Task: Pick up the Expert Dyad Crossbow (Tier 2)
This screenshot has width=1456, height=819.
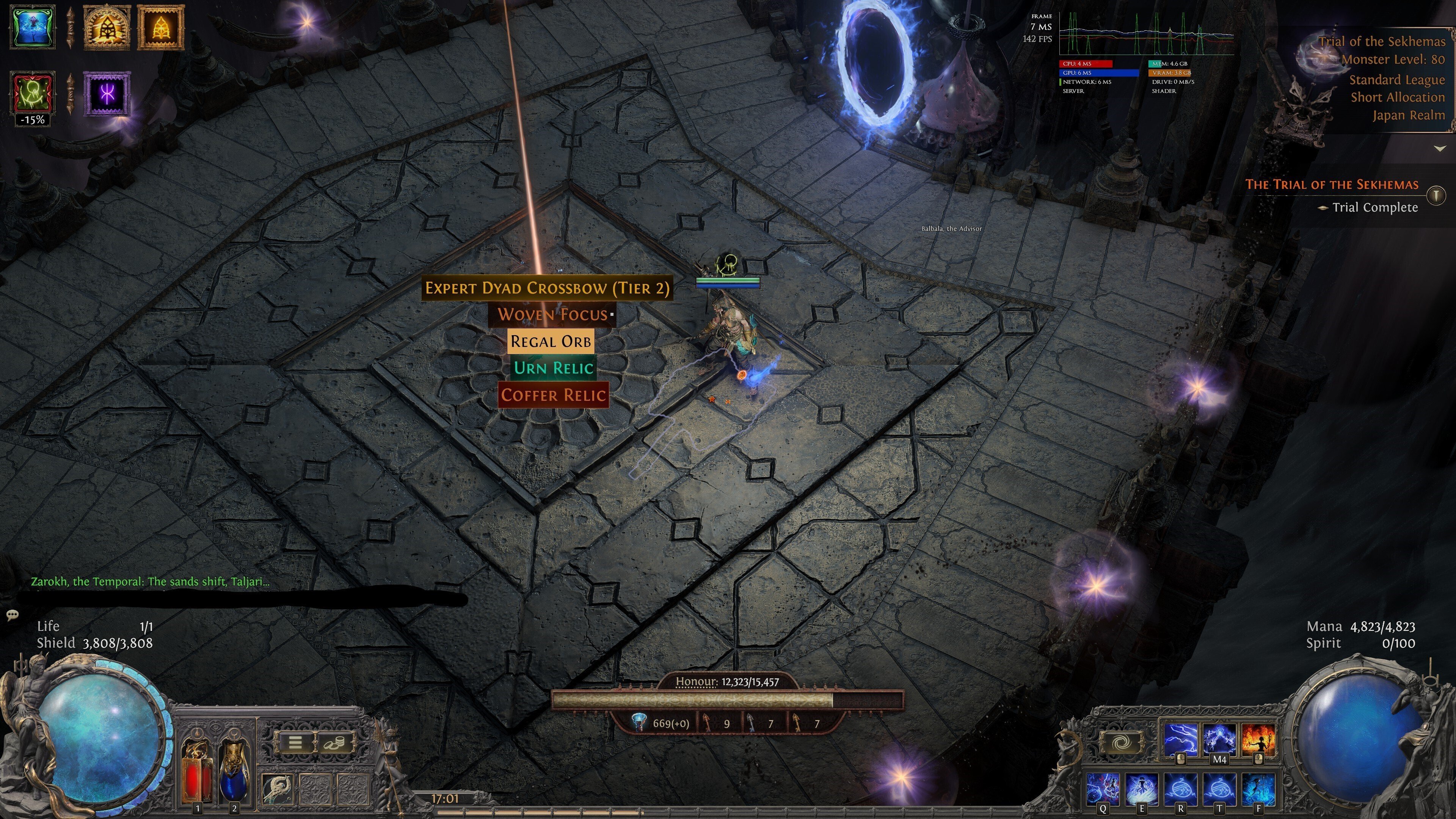Action: coord(546,288)
